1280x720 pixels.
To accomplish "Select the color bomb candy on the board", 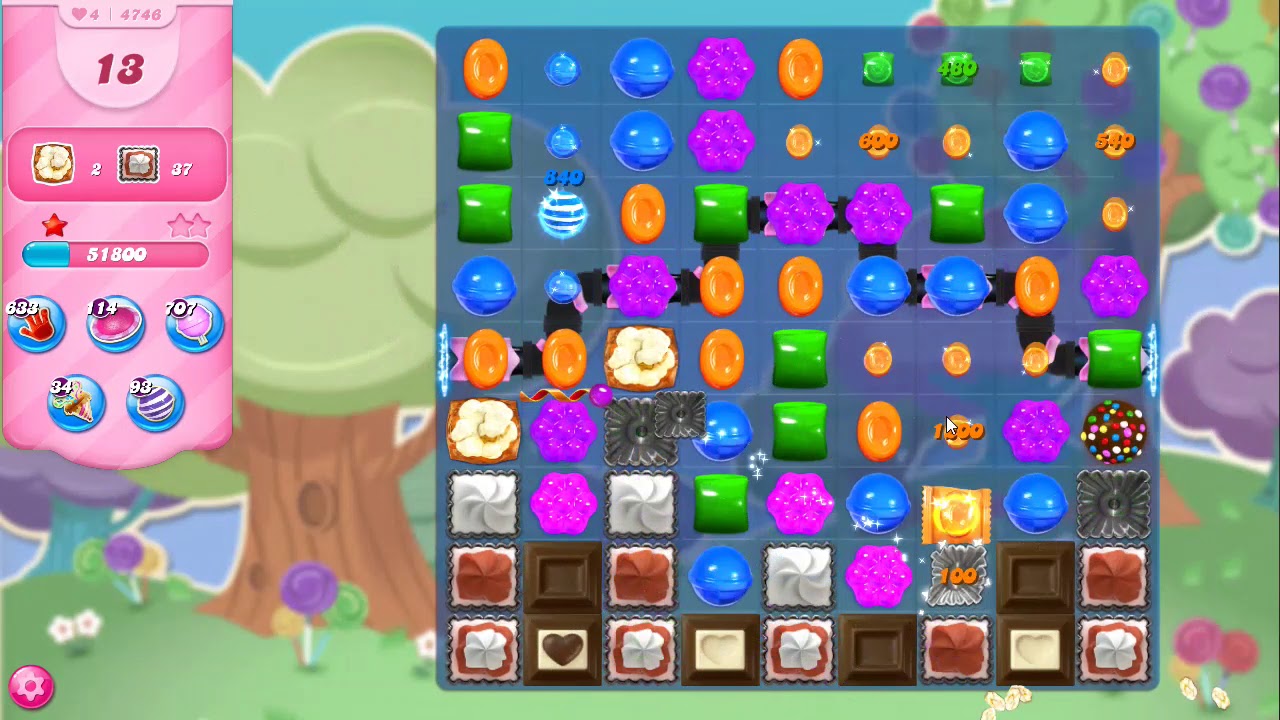I will pos(1114,430).
